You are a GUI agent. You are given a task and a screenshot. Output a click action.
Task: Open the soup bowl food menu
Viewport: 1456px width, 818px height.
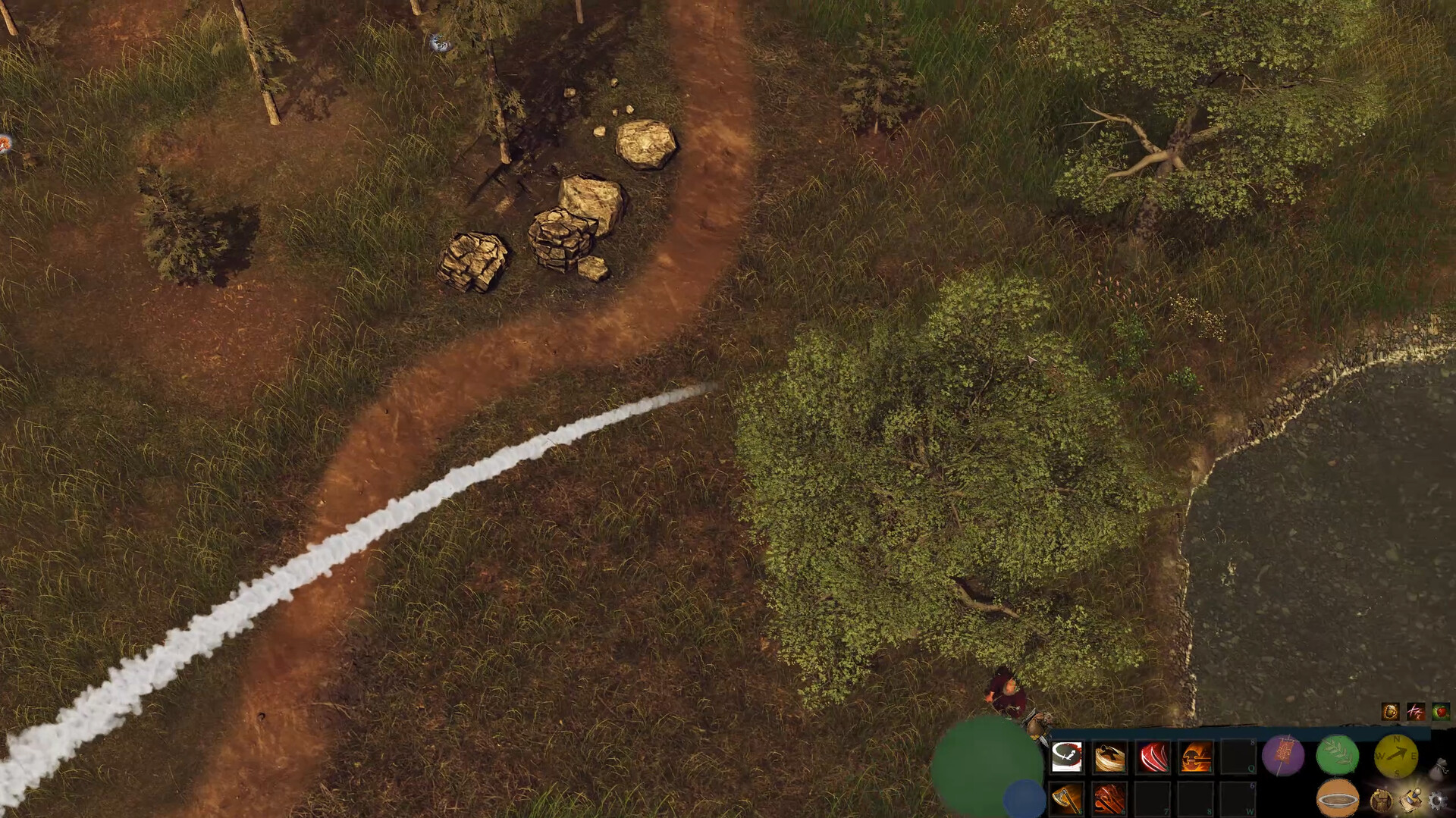click(1336, 799)
